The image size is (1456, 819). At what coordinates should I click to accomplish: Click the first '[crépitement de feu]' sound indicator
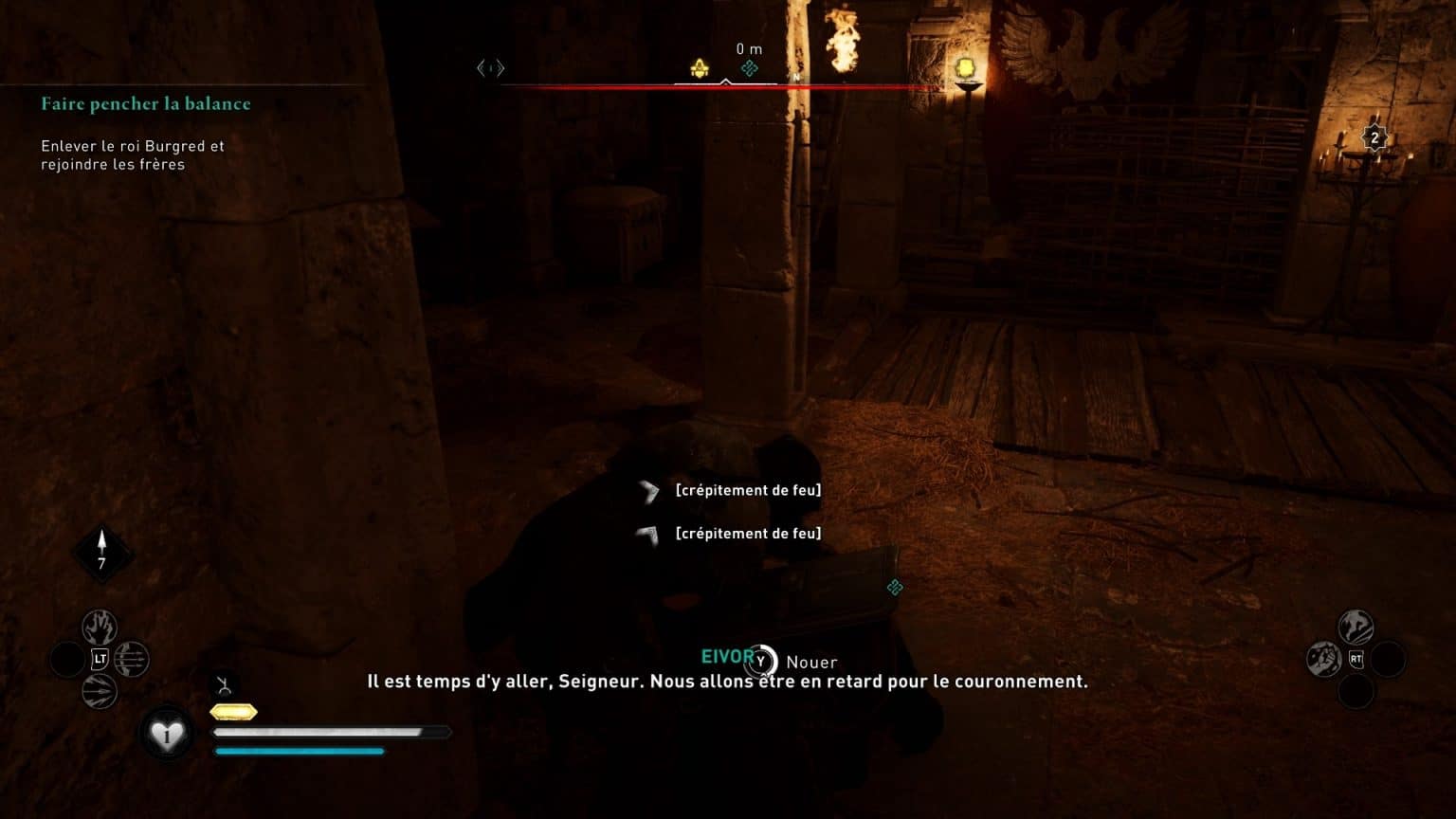click(x=748, y=490)
